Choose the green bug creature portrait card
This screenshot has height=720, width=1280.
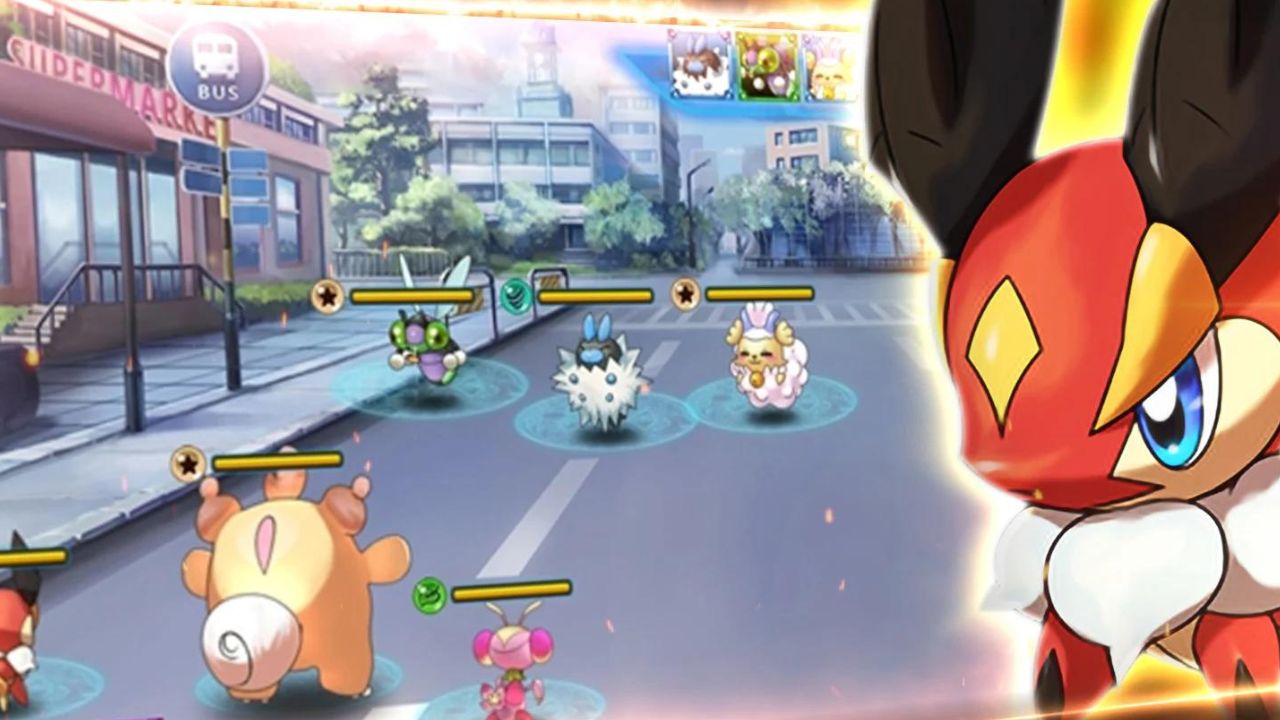[x=766, y=66]
